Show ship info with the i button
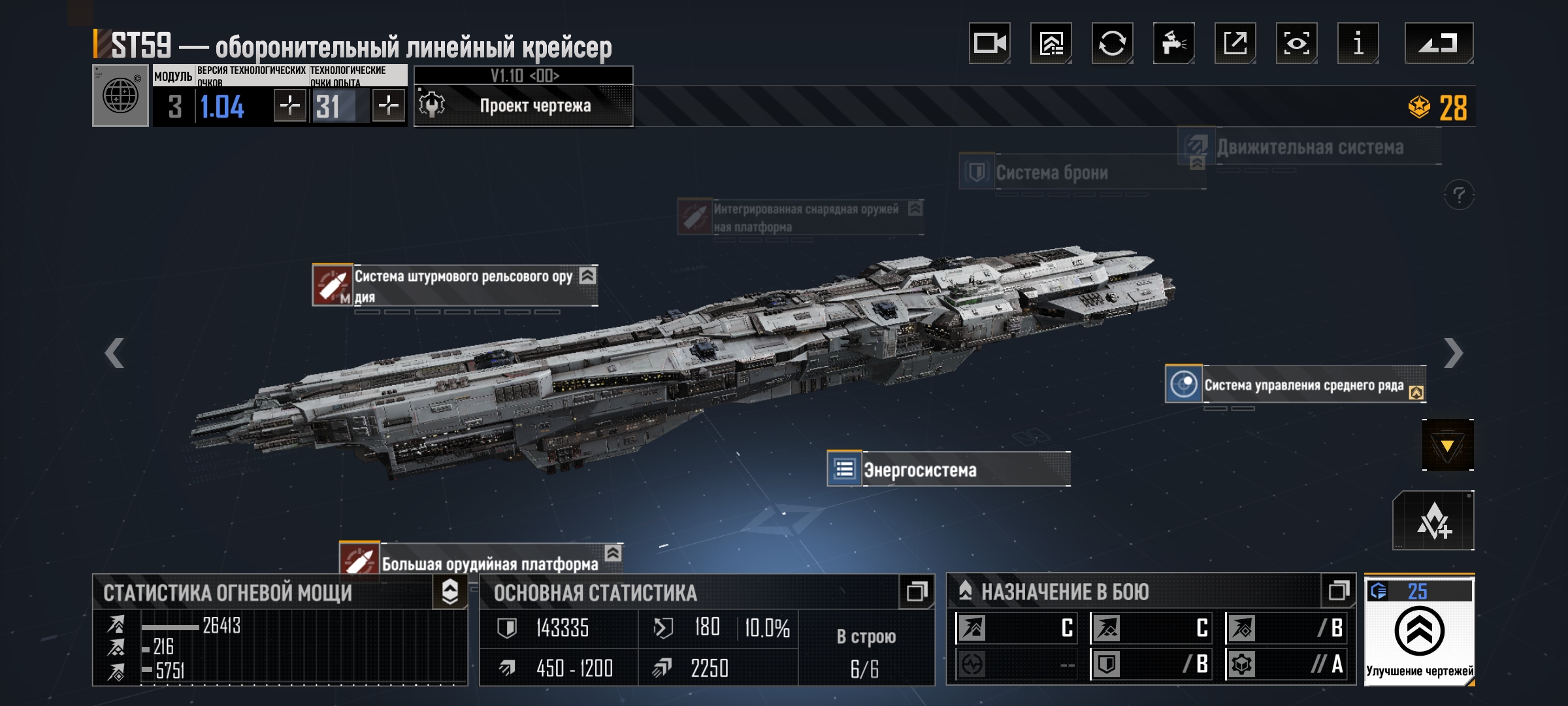The width and height of the screenshot is (1568, 706). pos(1358,43)
